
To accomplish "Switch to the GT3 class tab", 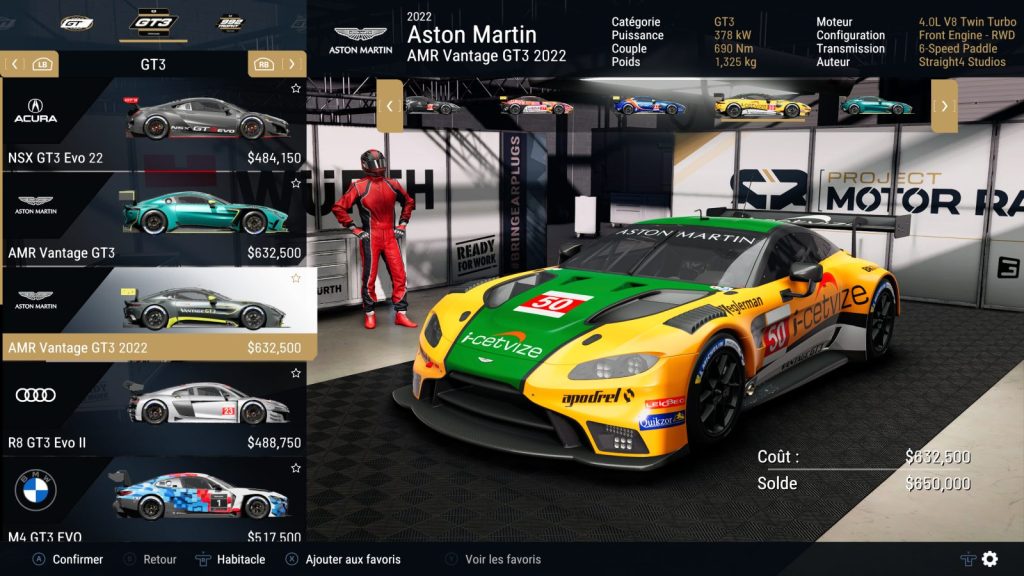I will (154, 22).
